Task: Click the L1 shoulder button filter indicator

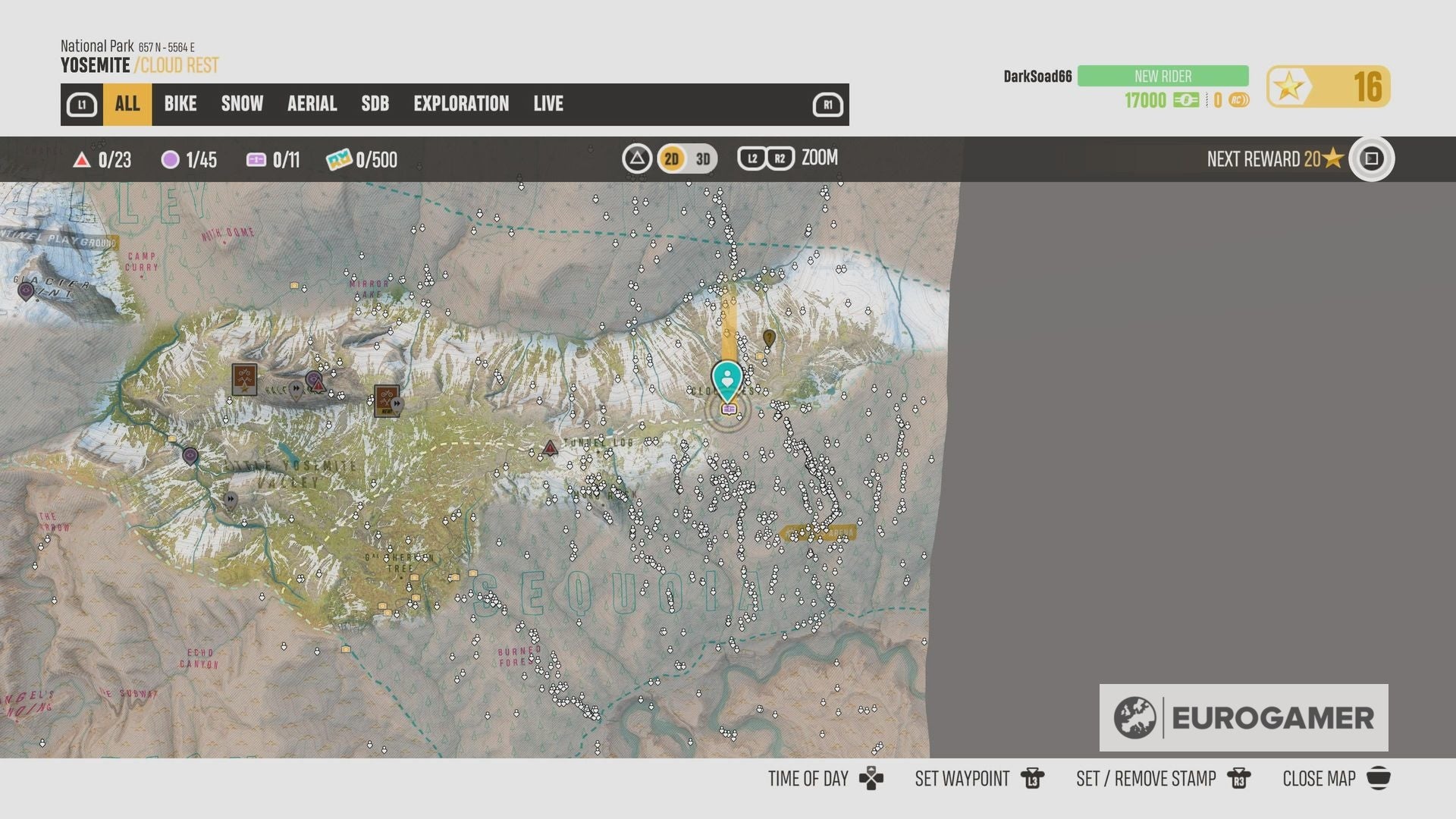Action: (82, 104)
